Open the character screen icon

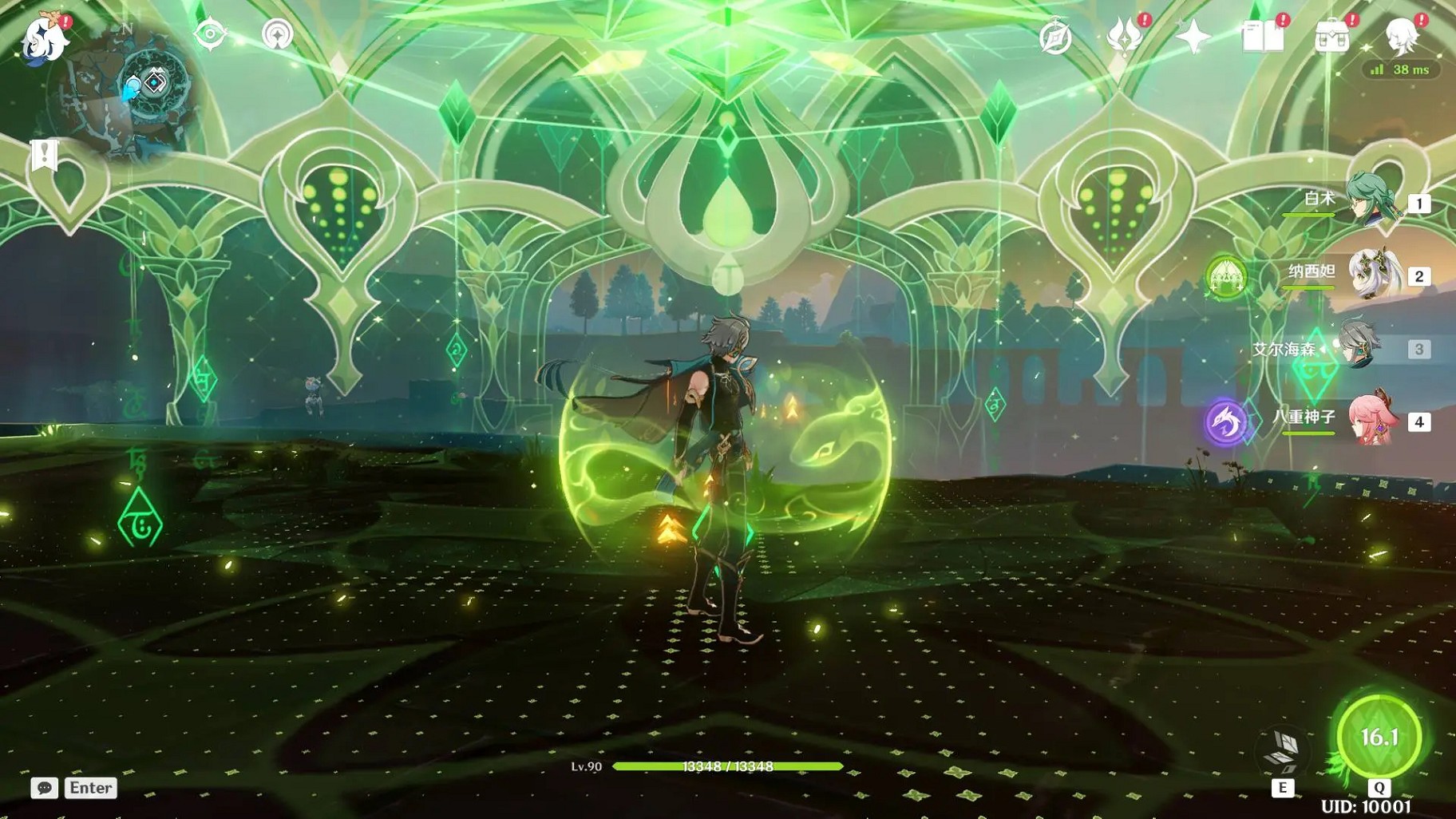pos(1401,37)
